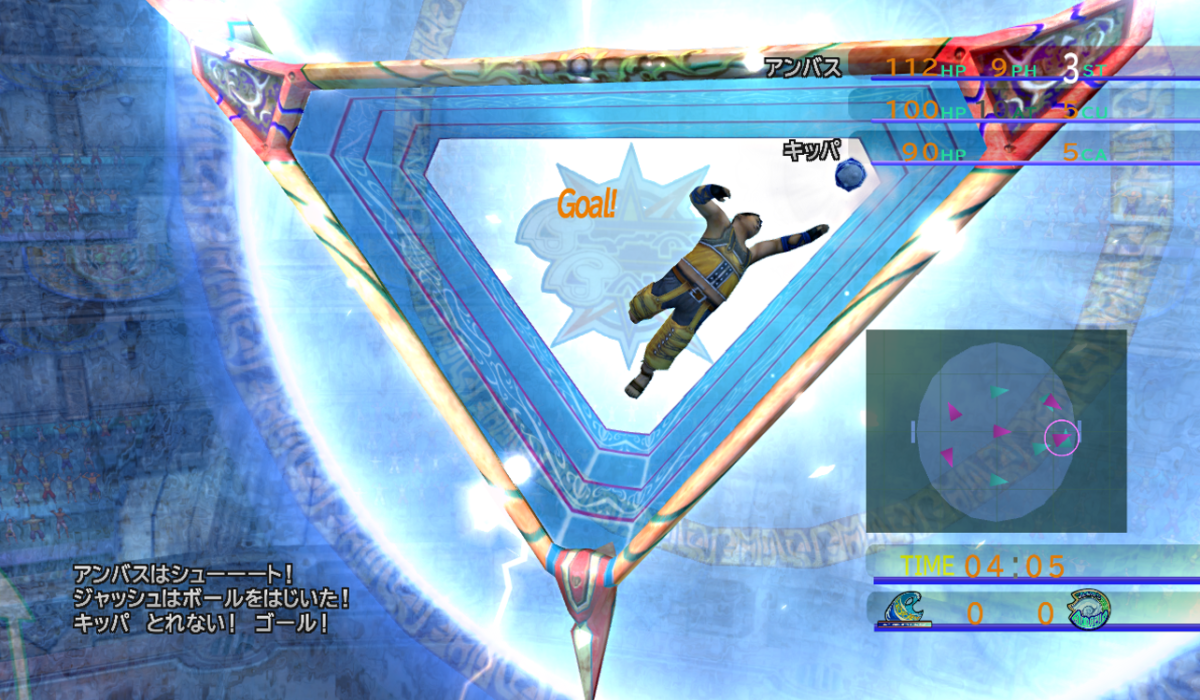1200x700 pixels.
Task: Select the キッパ player name label
Action: tap(806, 152)
